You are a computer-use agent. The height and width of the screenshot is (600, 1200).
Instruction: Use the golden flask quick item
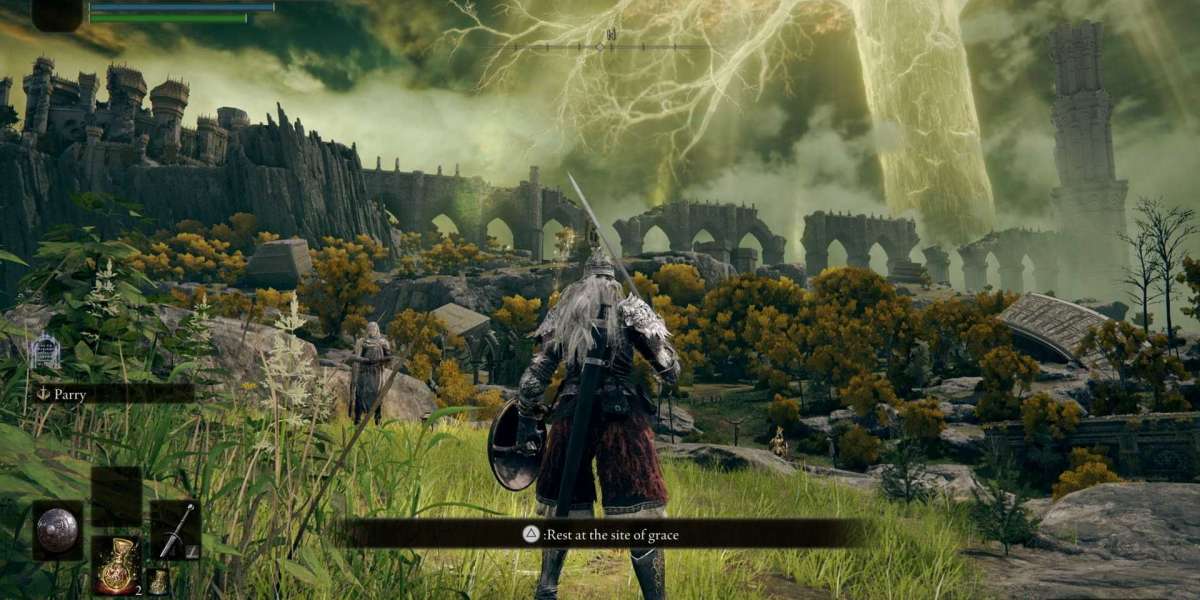click(x=115, y=565)
